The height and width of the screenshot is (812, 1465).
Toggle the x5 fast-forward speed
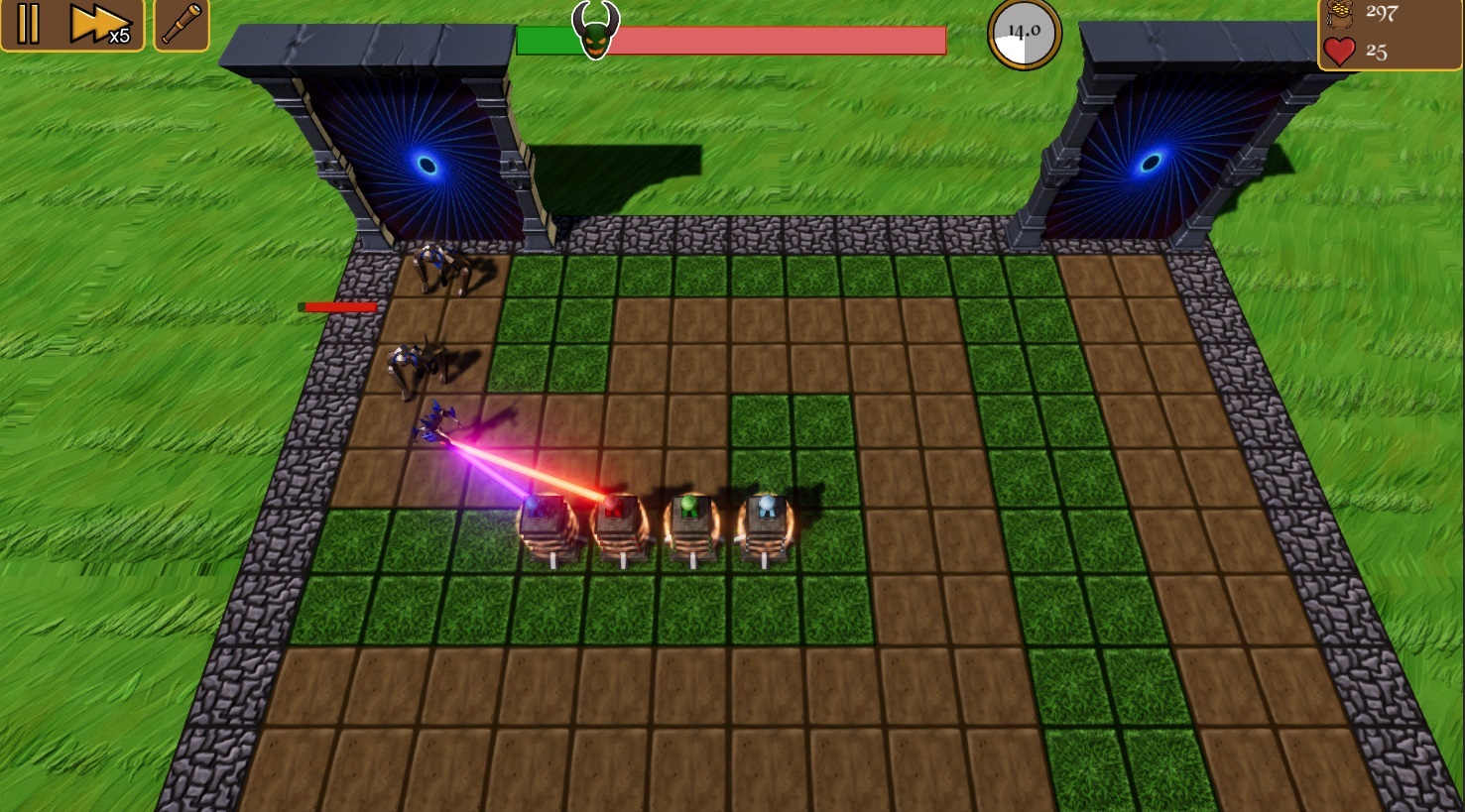point(99,25)
